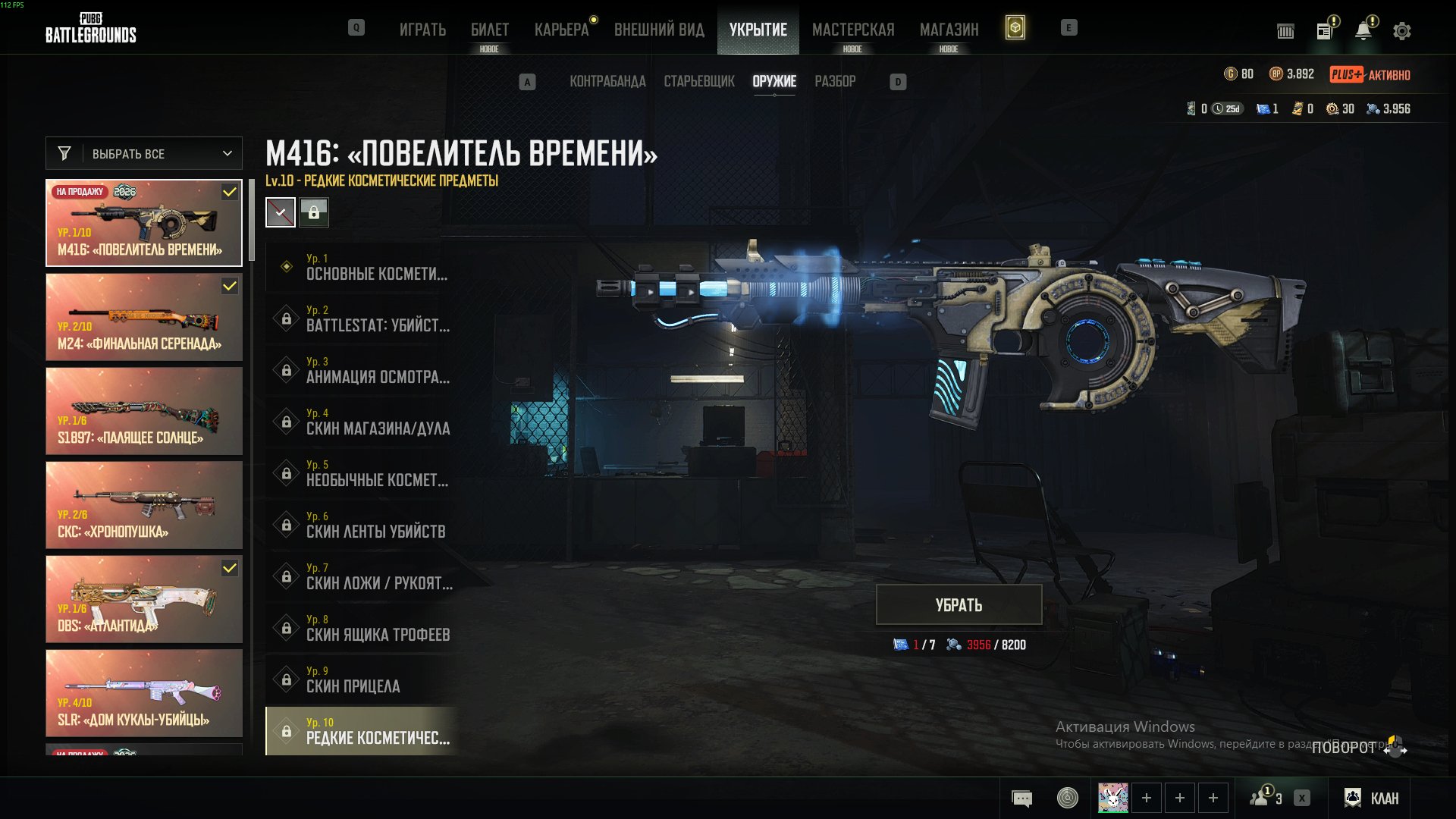Open the settings gear icon

[x=1402, y=31]
